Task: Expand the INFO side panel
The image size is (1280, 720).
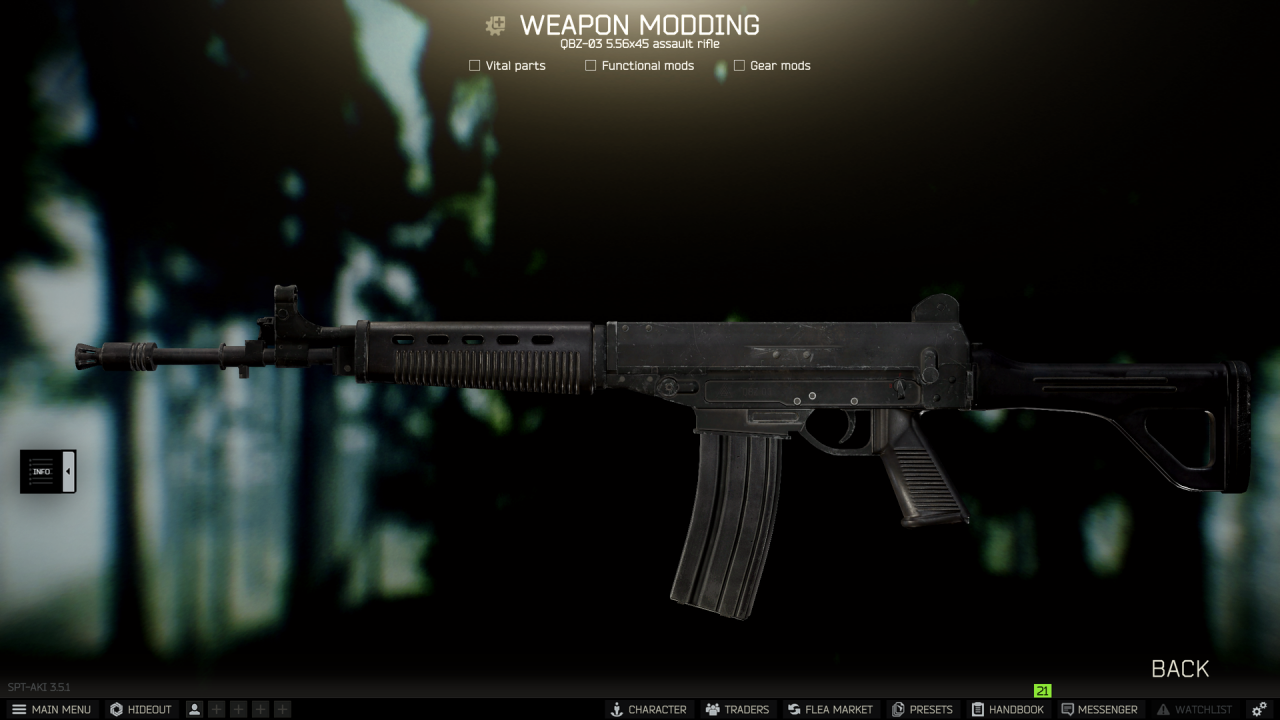Action: click(48, 471)
